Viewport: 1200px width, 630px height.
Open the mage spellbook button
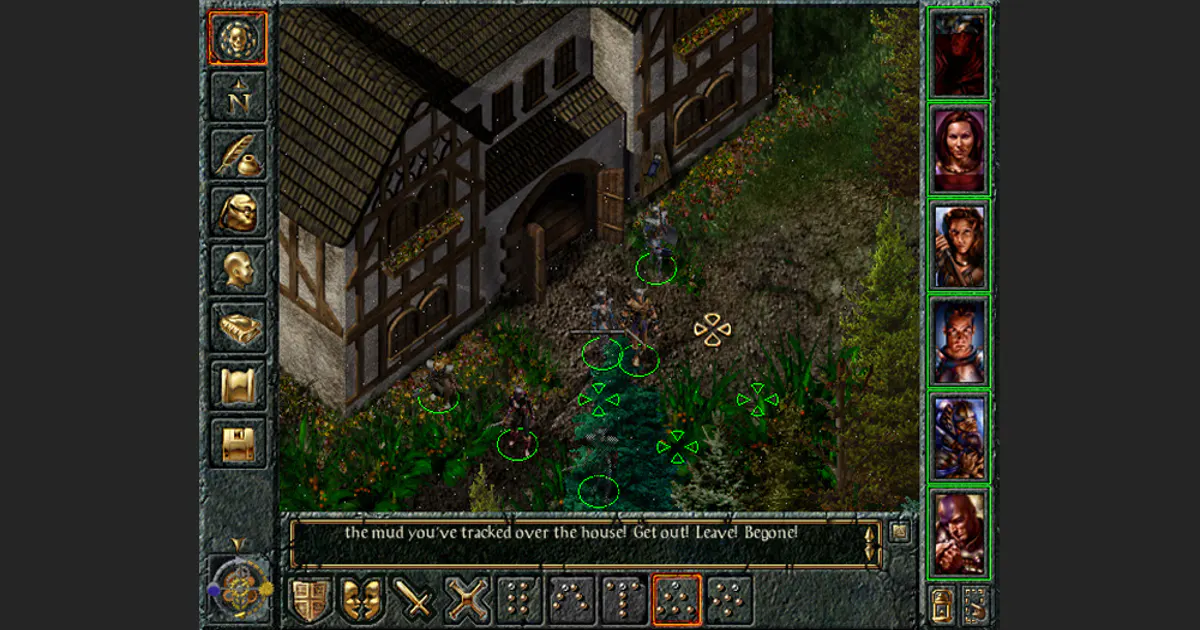click(x=238, y=327)
